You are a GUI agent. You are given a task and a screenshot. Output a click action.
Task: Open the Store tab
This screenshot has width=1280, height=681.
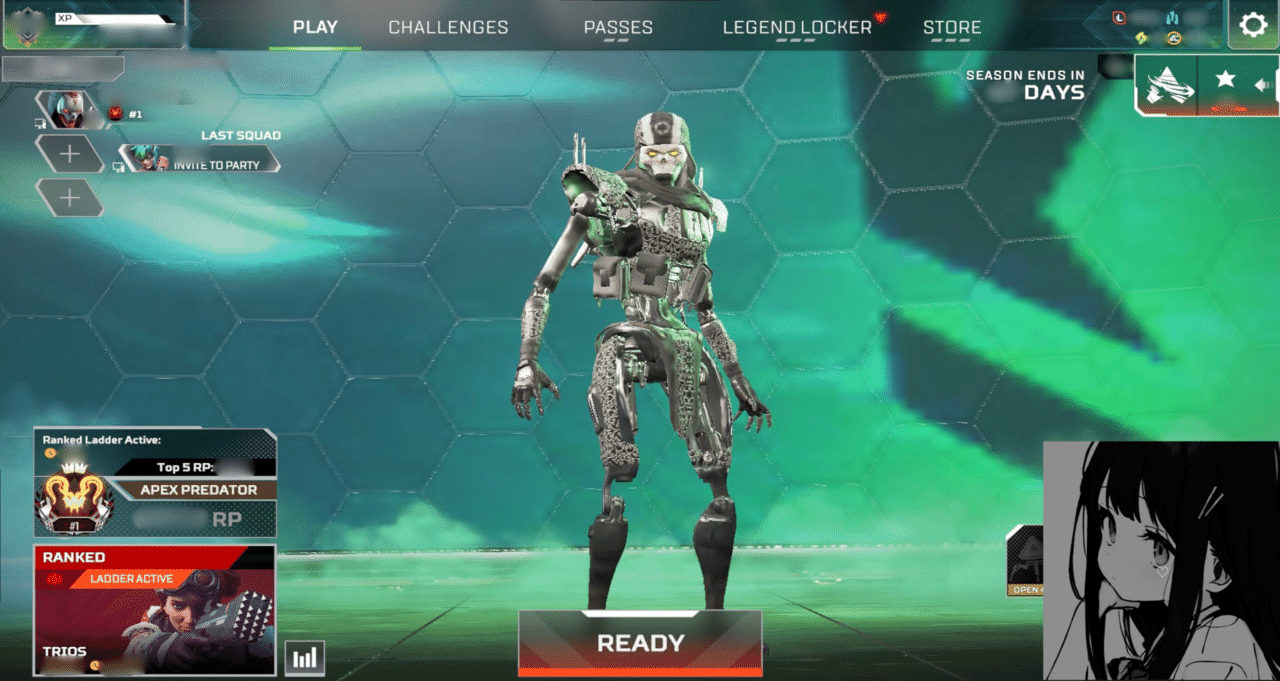point(952,28)
